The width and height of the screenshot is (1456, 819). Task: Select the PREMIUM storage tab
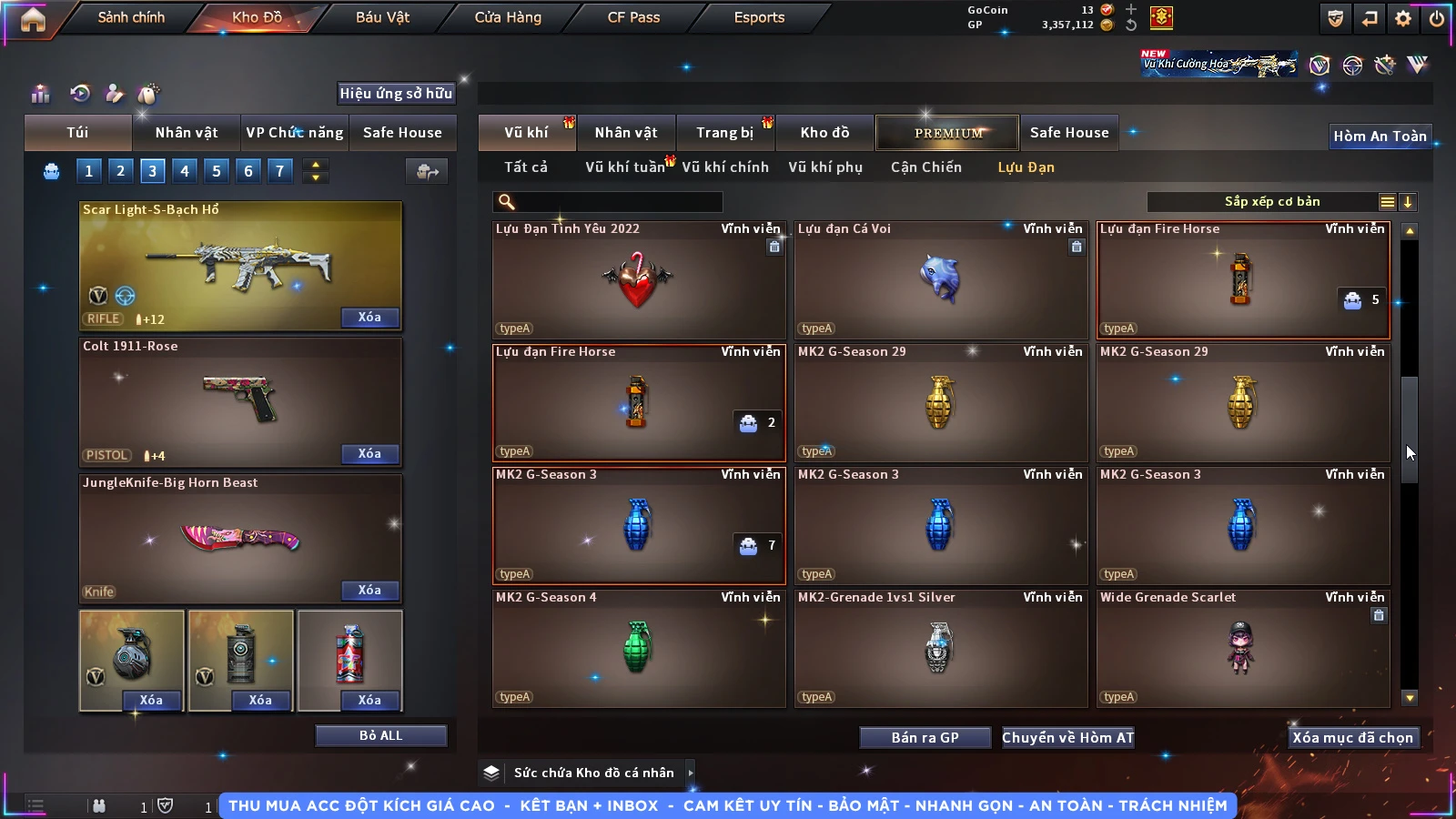coord(948,133)
